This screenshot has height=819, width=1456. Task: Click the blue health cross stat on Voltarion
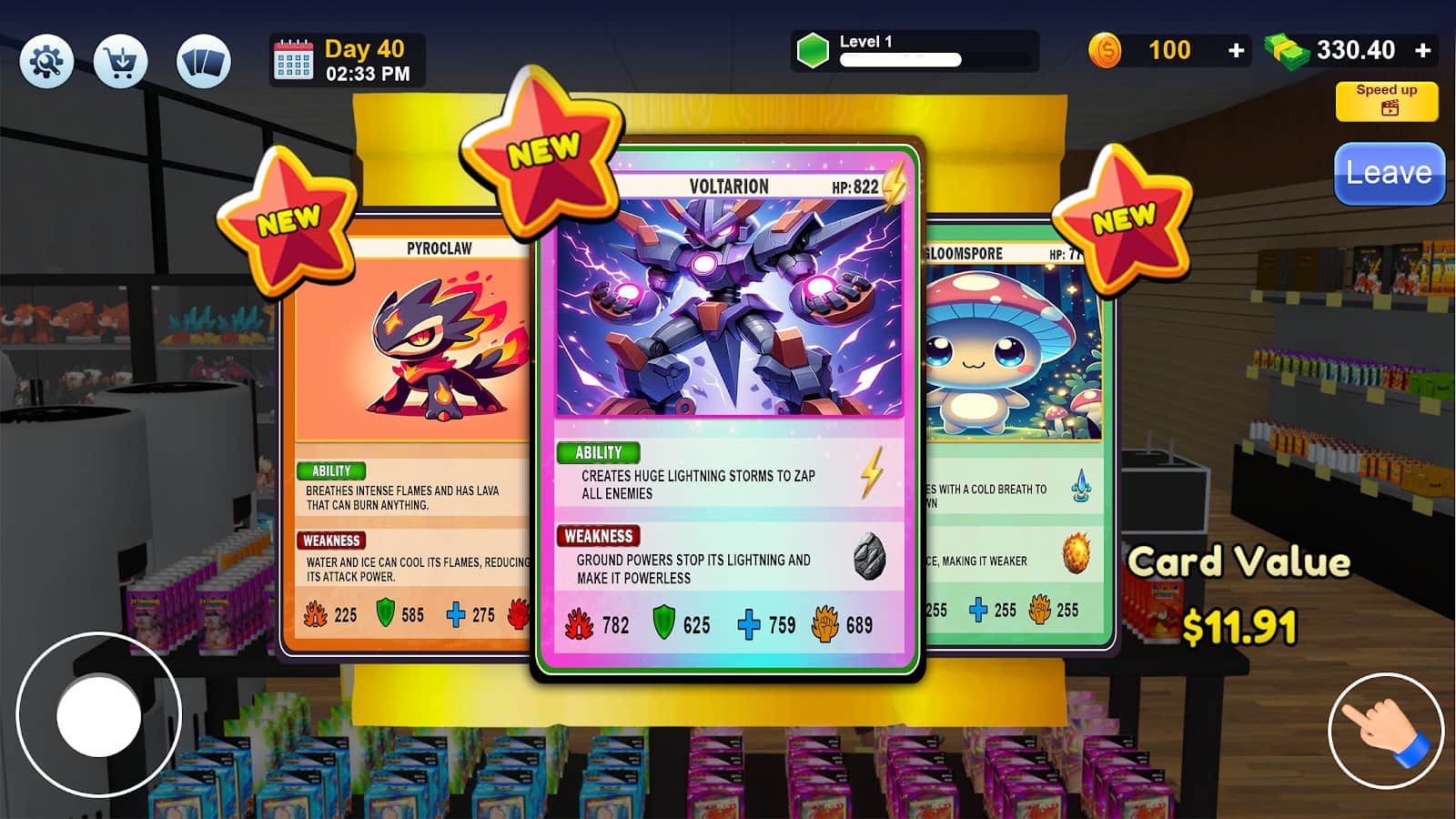tap(750, 624)
